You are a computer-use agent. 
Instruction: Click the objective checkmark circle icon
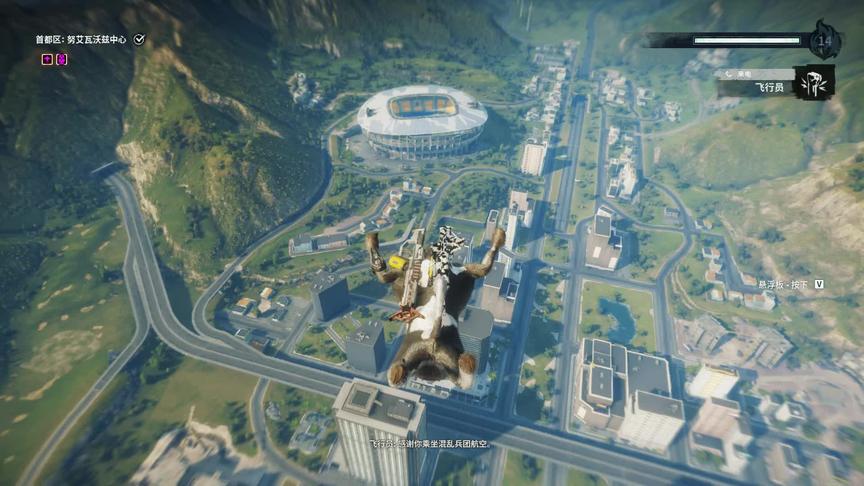click(x=140, y=39)
